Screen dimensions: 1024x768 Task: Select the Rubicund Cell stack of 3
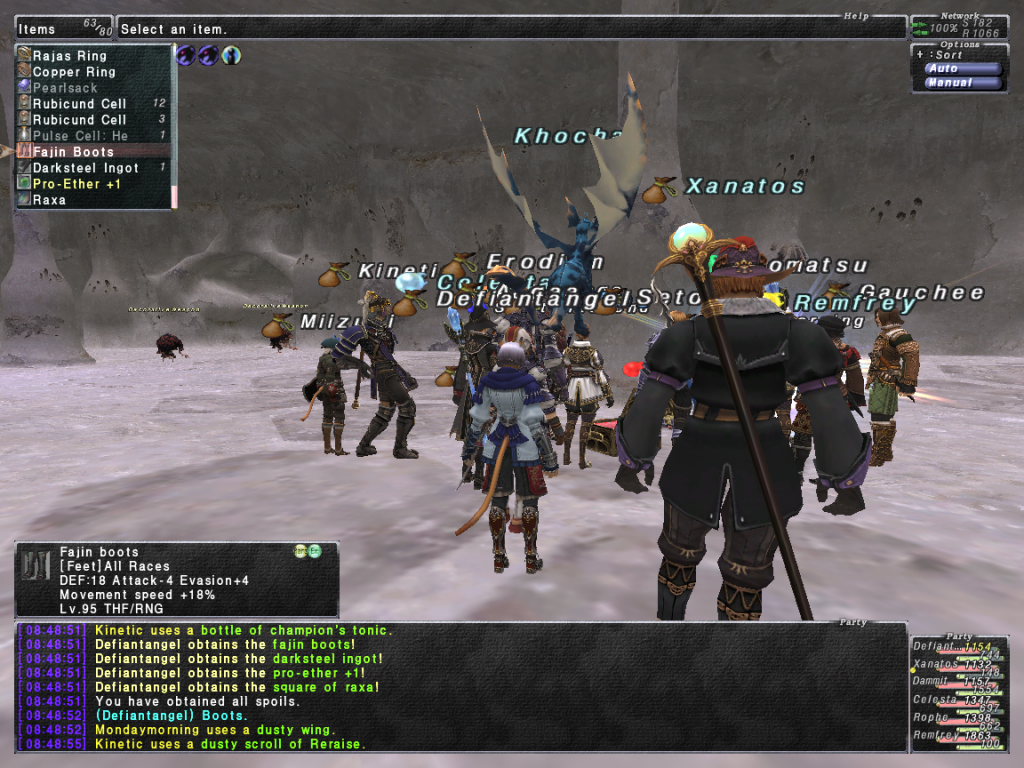(x=80, y=120)
